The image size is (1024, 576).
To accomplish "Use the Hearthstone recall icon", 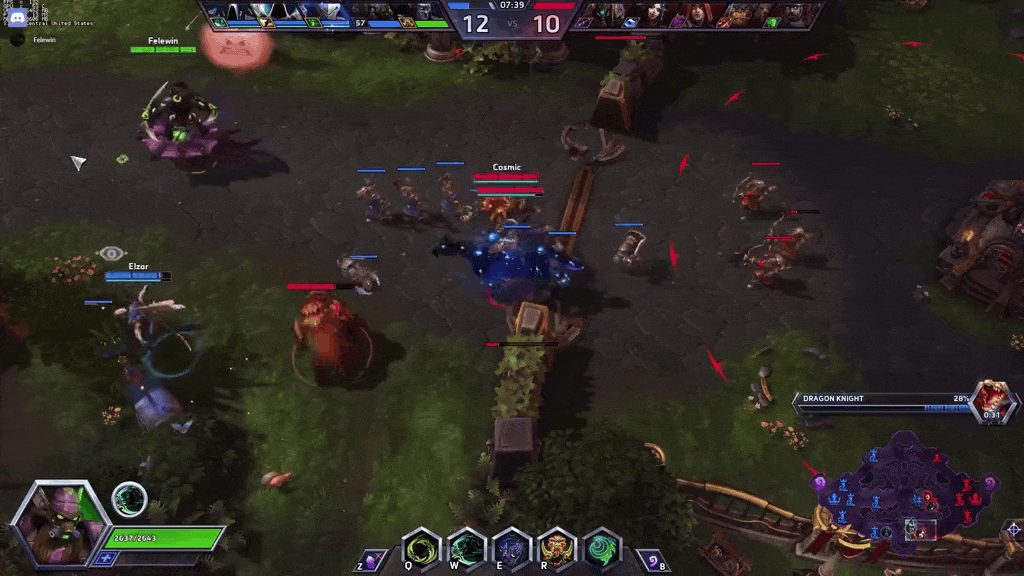I will [x=651, y=560].
